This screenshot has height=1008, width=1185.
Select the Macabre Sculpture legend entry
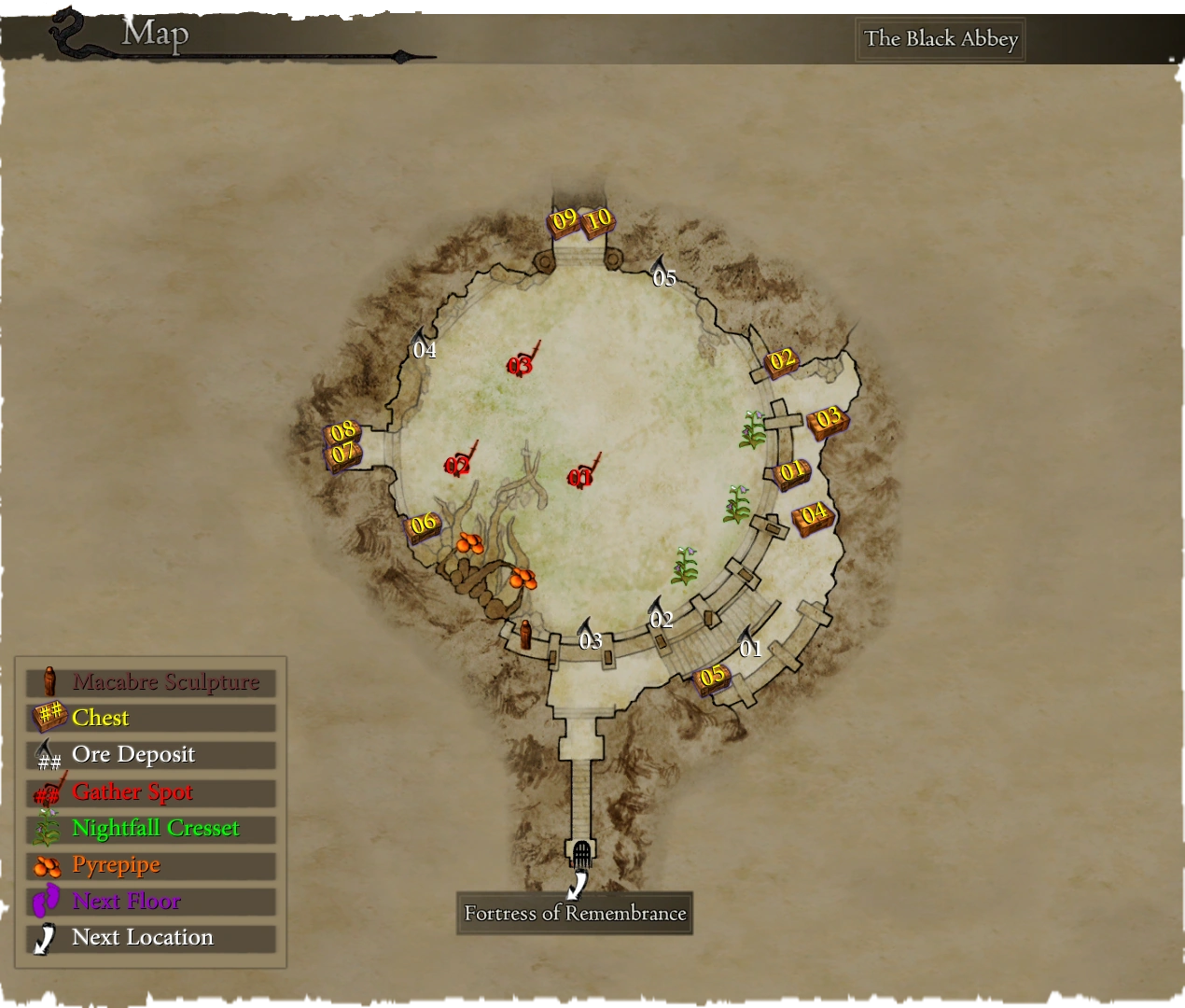[150, 682]
